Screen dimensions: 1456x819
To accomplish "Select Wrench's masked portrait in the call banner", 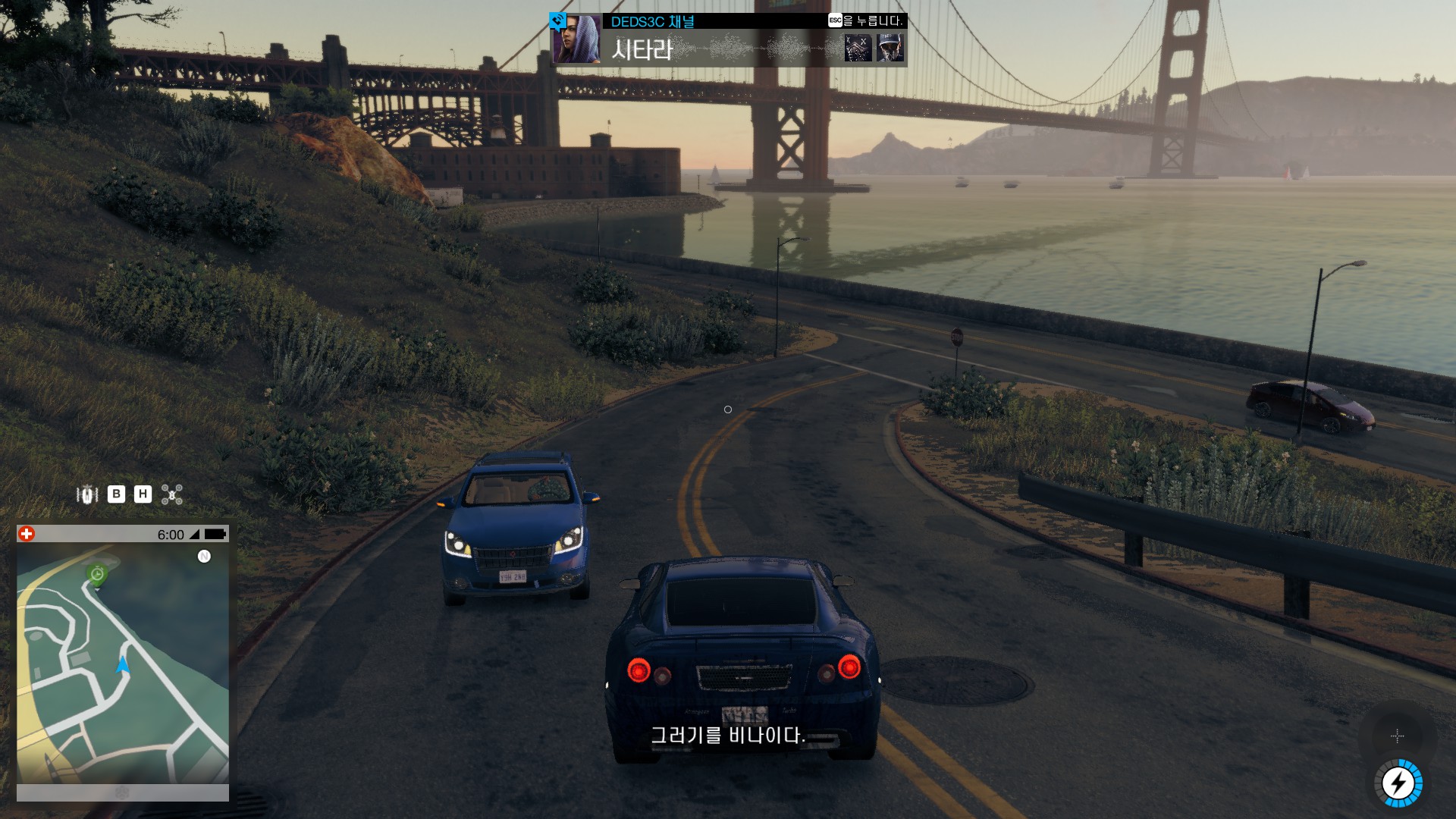I will pyautogui.click(x=858, y=48).
